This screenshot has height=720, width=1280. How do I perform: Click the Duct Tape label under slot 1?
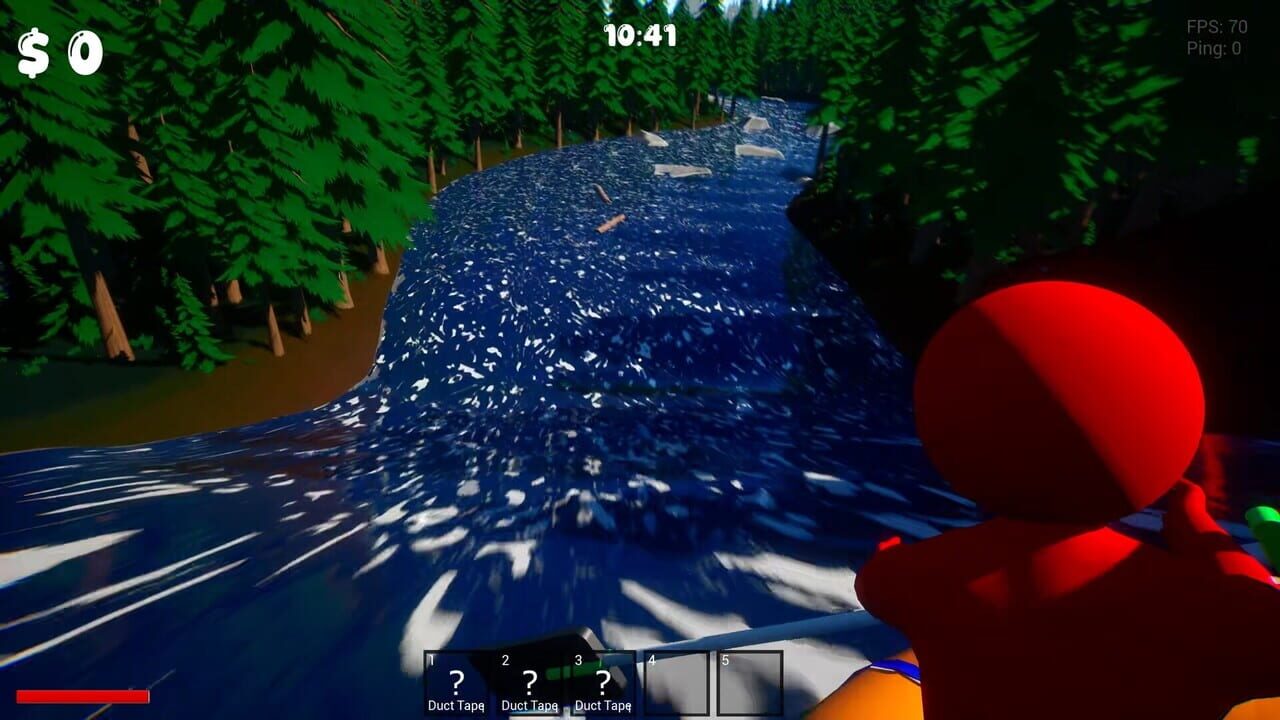tap(456, 705)
